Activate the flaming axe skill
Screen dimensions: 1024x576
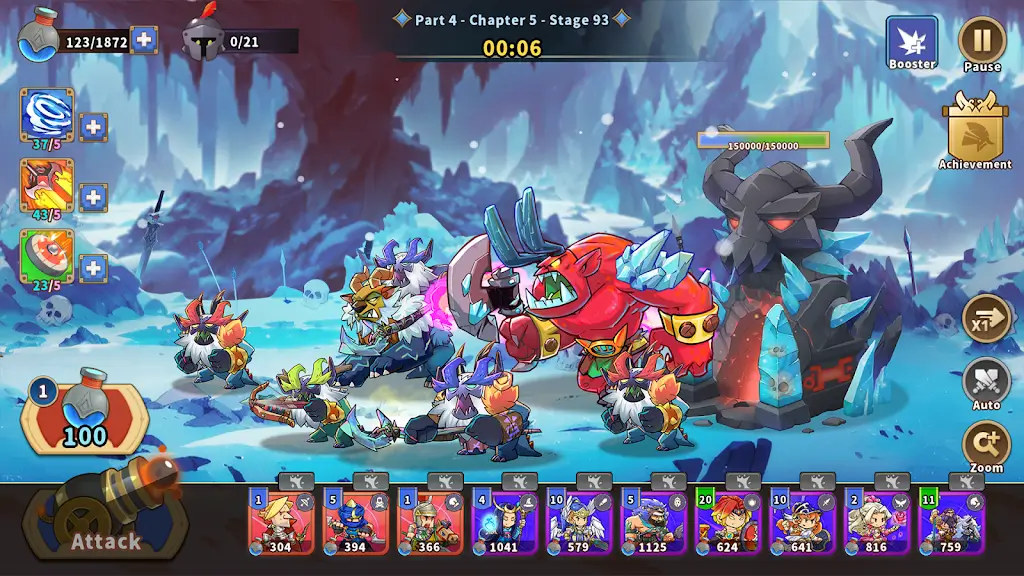click(x=47, y=184)
